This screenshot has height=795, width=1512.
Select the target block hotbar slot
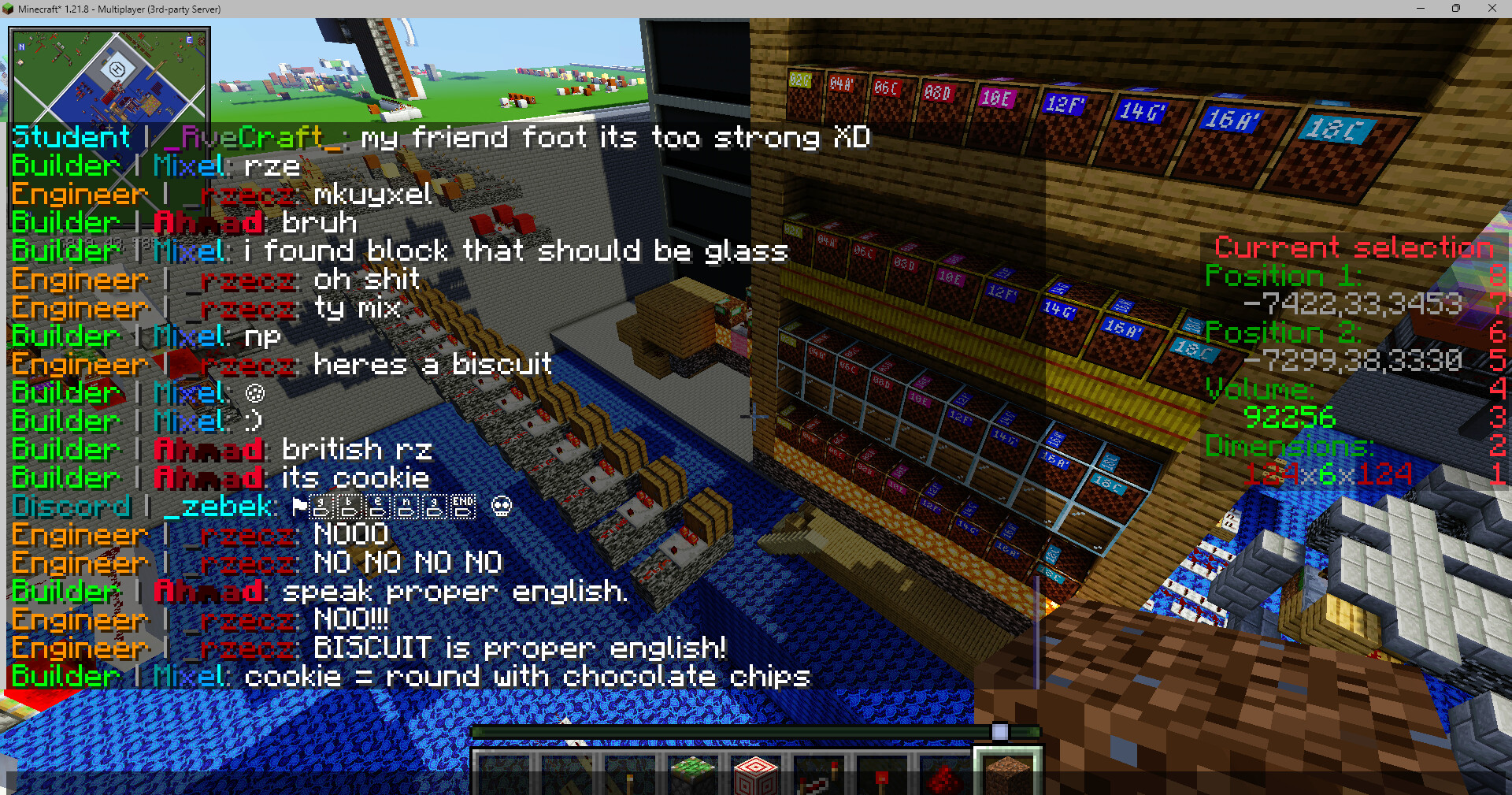[x=755, y=775]
